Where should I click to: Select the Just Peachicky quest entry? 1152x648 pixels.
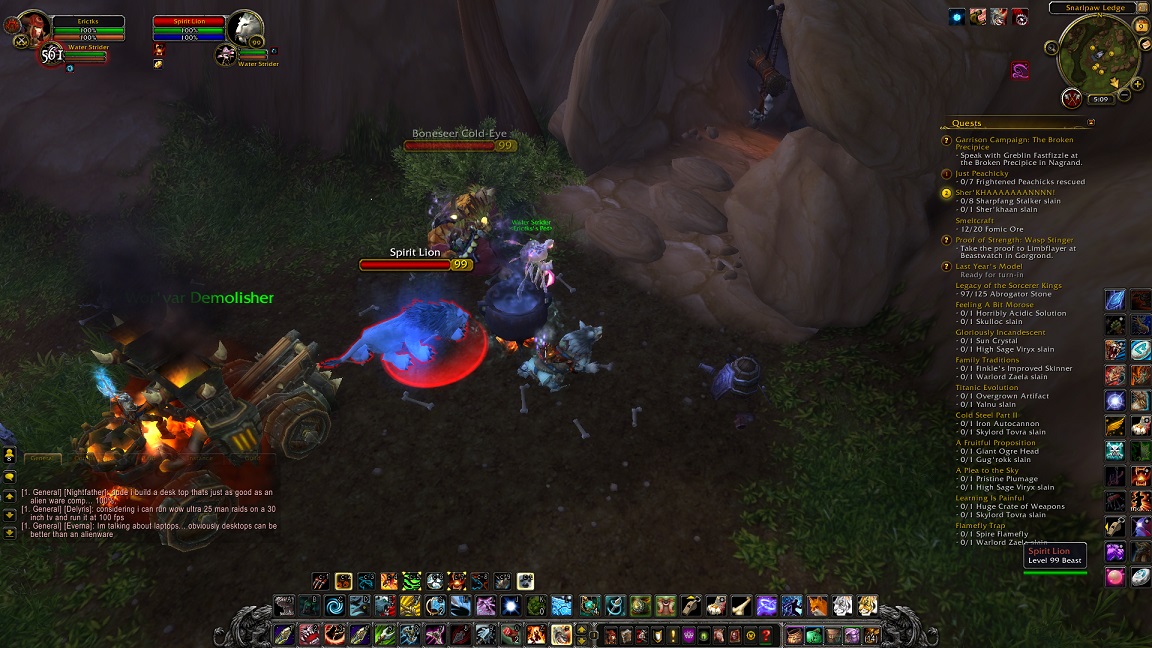click(x=982, y=173)
